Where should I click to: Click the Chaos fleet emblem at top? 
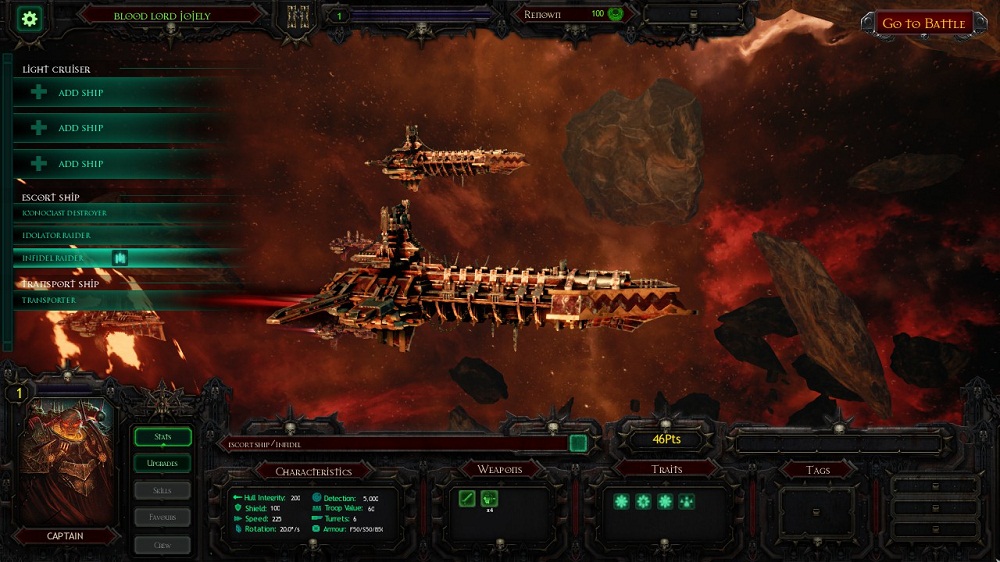point(297,19)
